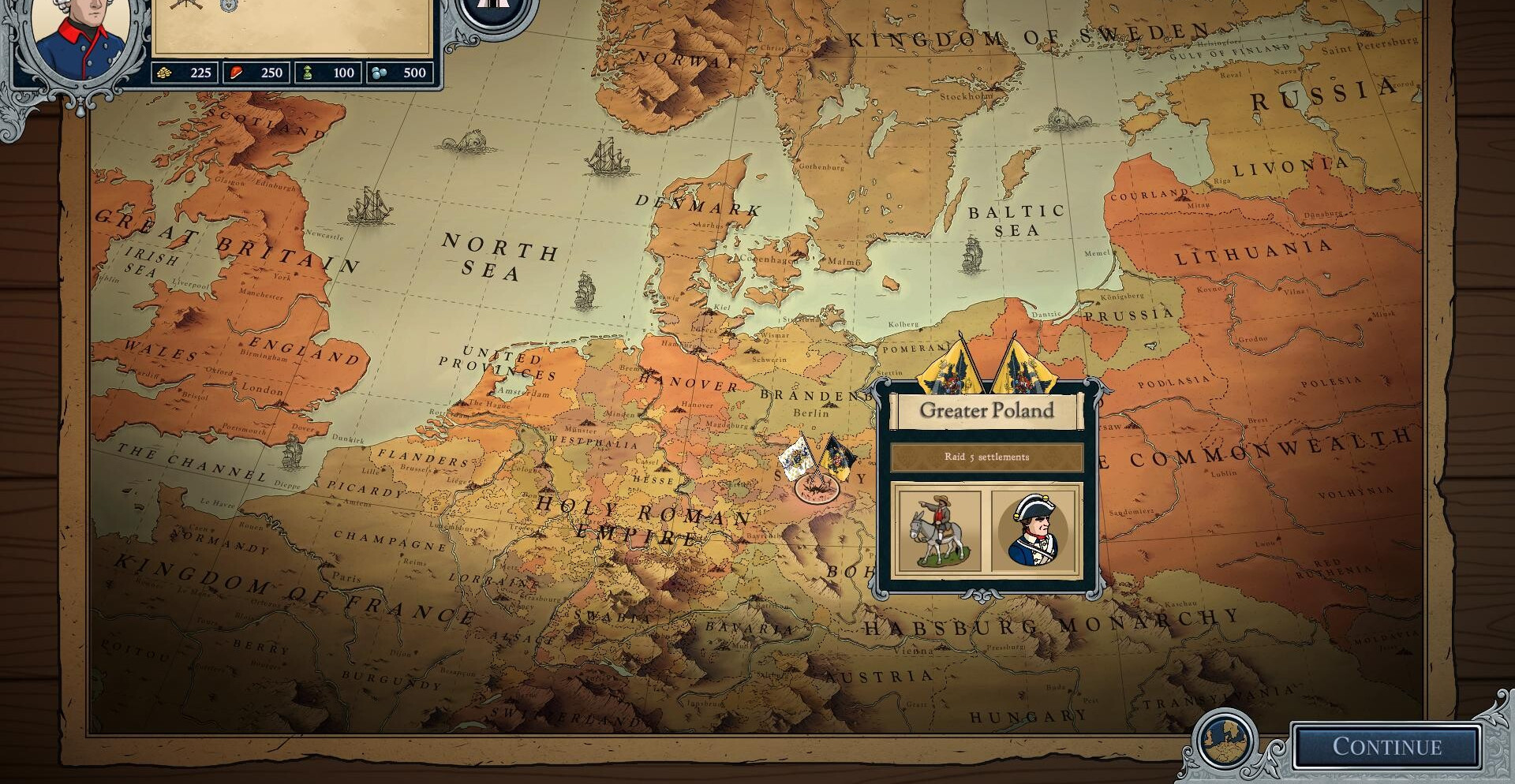Image resolution: width=1515 pixels, height=784 pixels.
Task: Click the Raid 5 settlements objective bar
Action: 986,457
